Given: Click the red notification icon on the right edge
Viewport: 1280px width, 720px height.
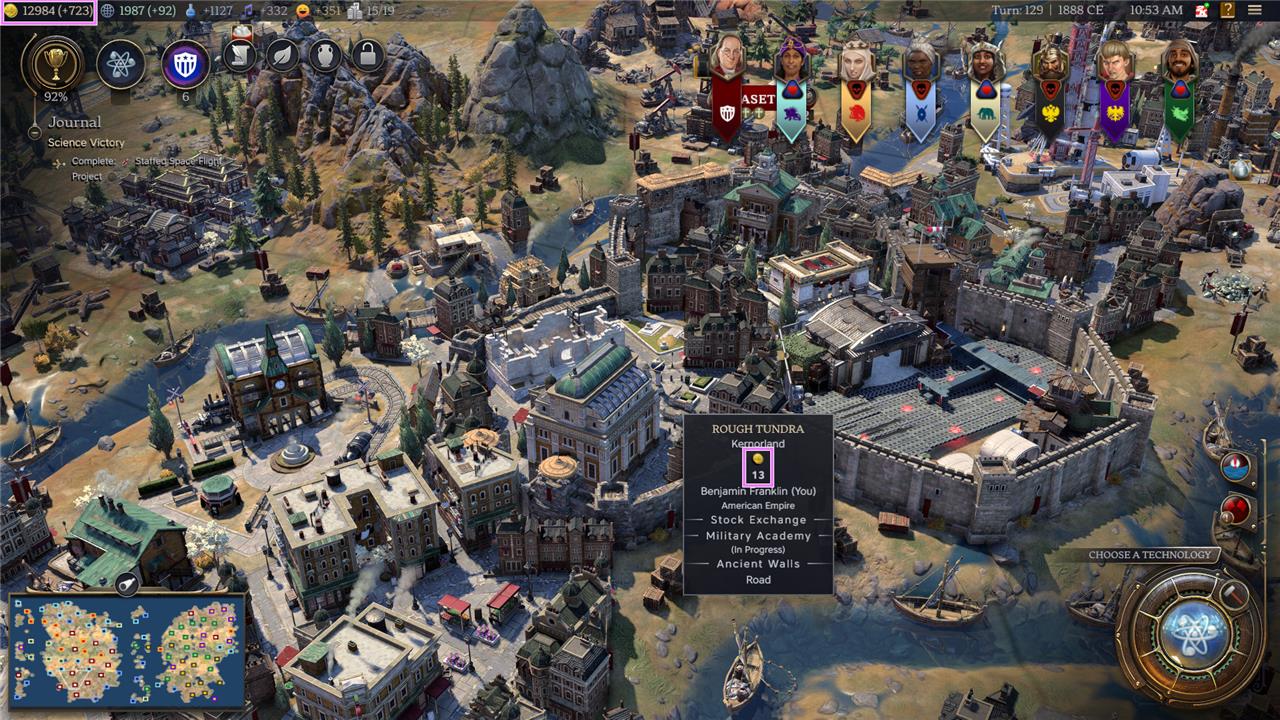Looking at the screenshot, I should [x=1237, y=508].
